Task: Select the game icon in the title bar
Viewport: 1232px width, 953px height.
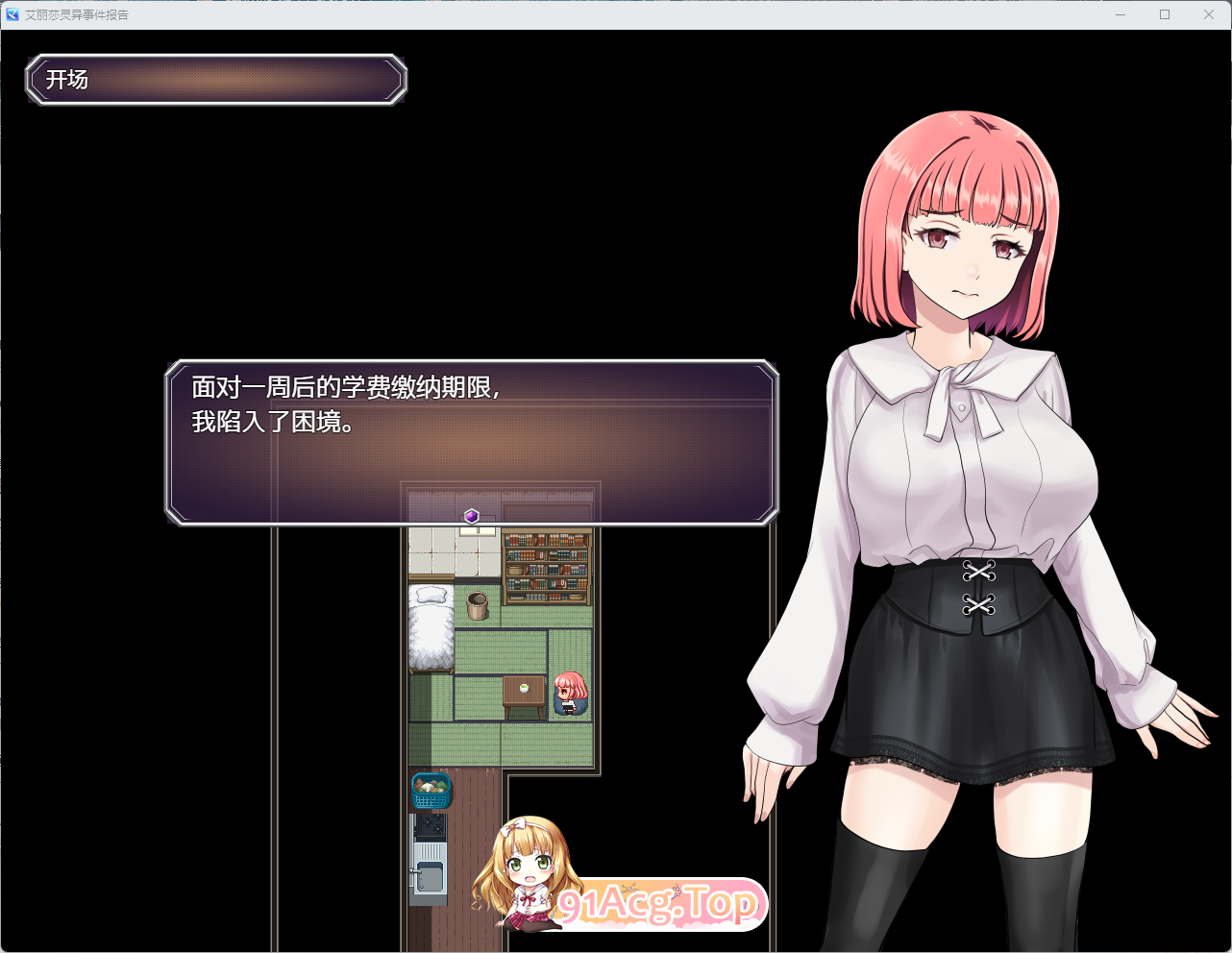Action: [11, 14]
